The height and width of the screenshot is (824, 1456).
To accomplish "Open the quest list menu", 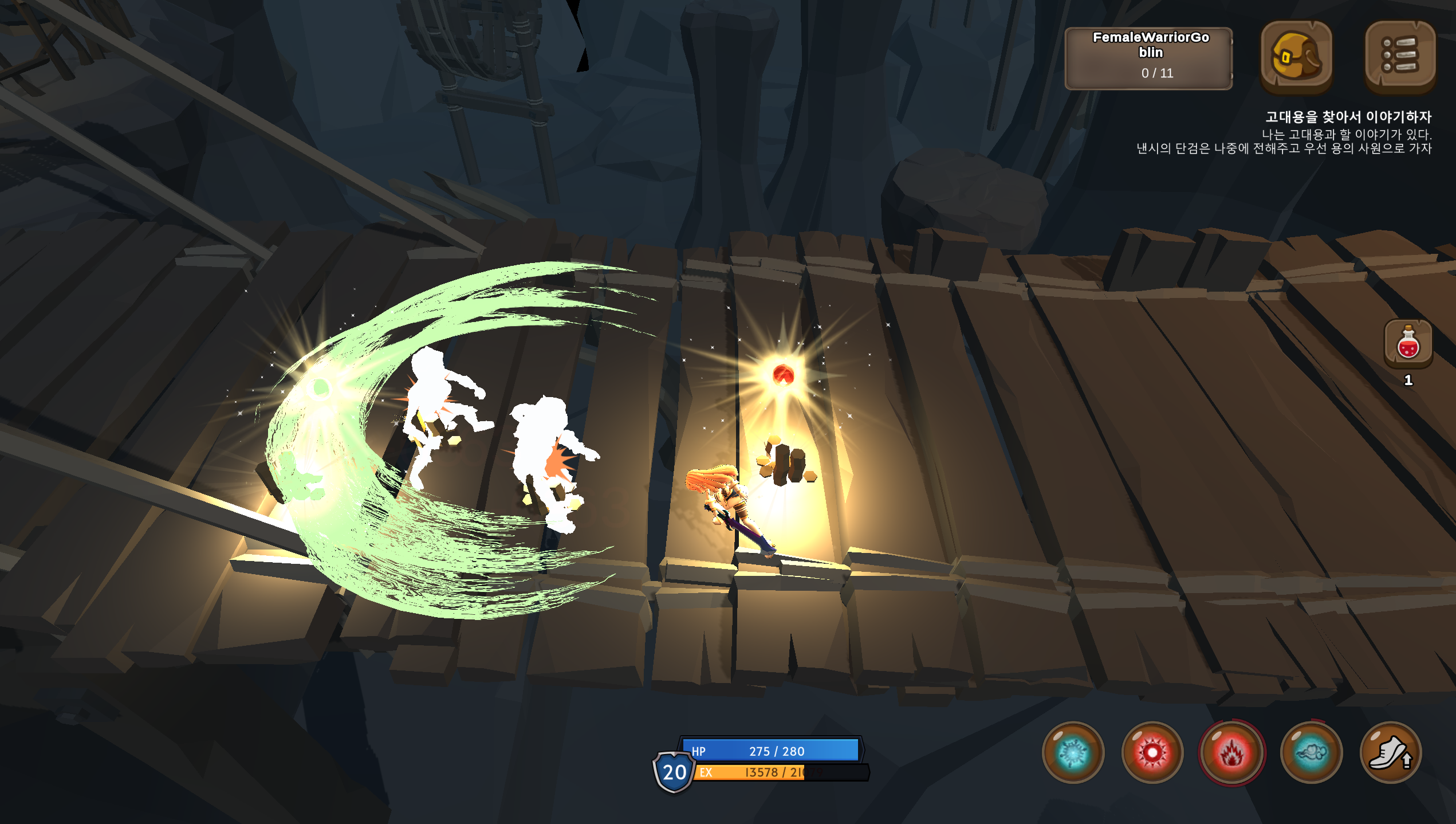I will click(1399, 56).
